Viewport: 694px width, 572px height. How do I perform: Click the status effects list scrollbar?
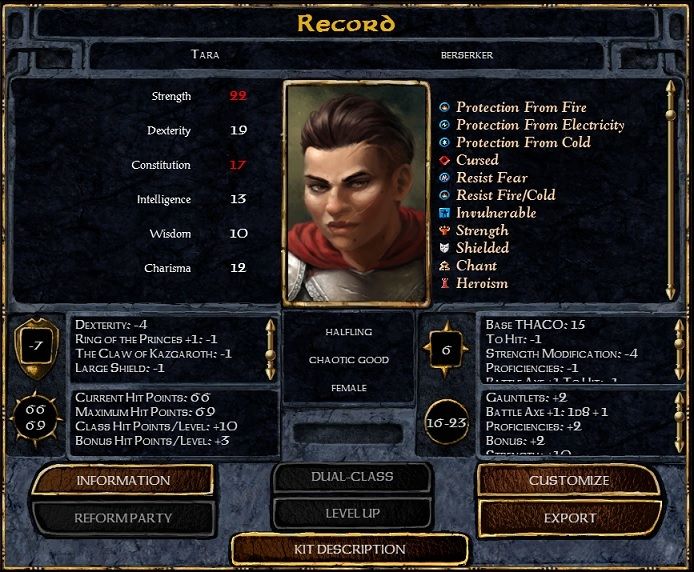click(670, 190)
